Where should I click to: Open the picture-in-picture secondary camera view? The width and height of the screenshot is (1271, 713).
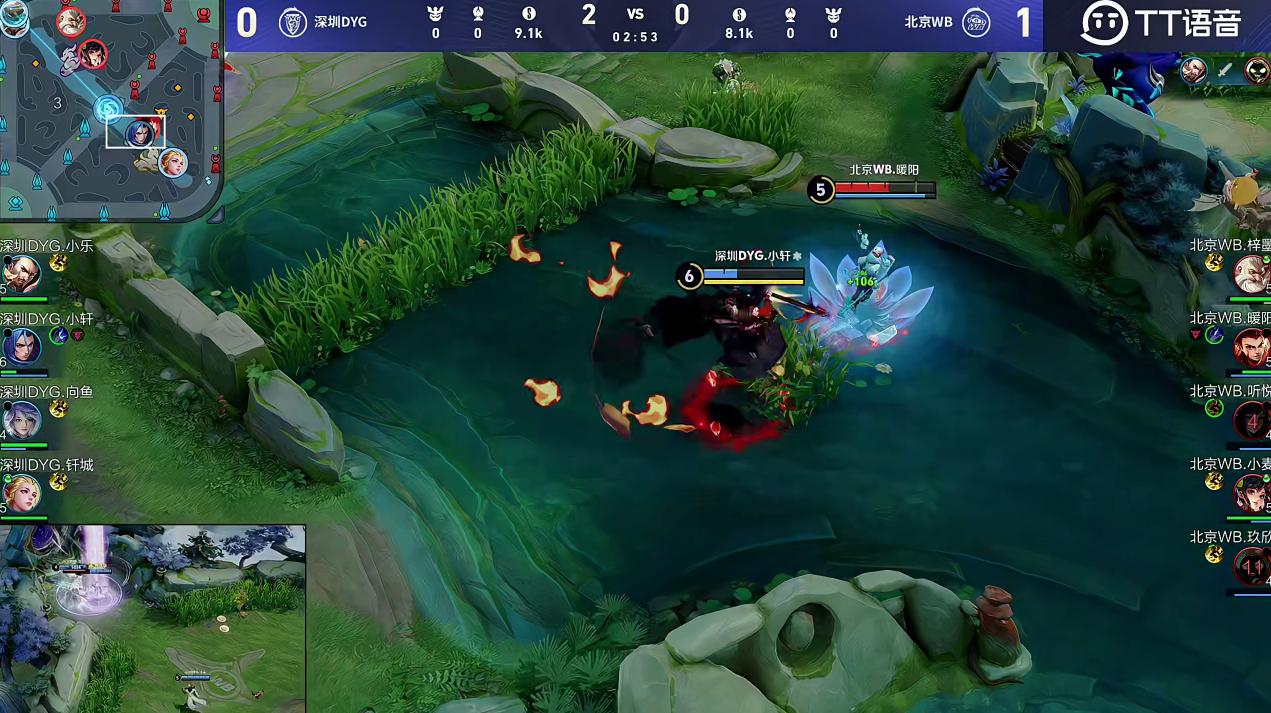click(153, 618)
